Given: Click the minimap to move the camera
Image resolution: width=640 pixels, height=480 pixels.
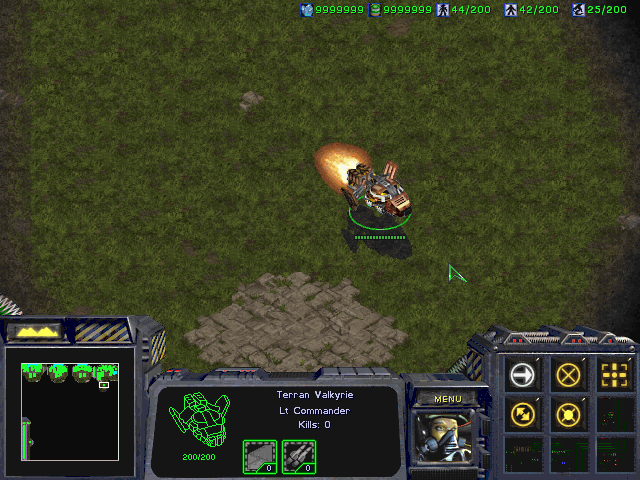Looking at the screenshot, I should 70,410.
